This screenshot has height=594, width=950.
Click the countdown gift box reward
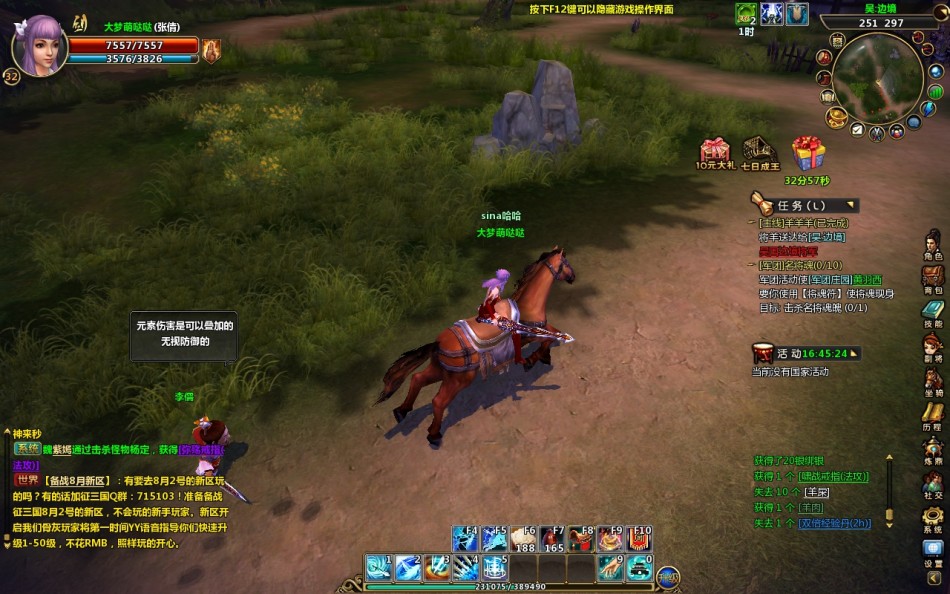(807, 154)
